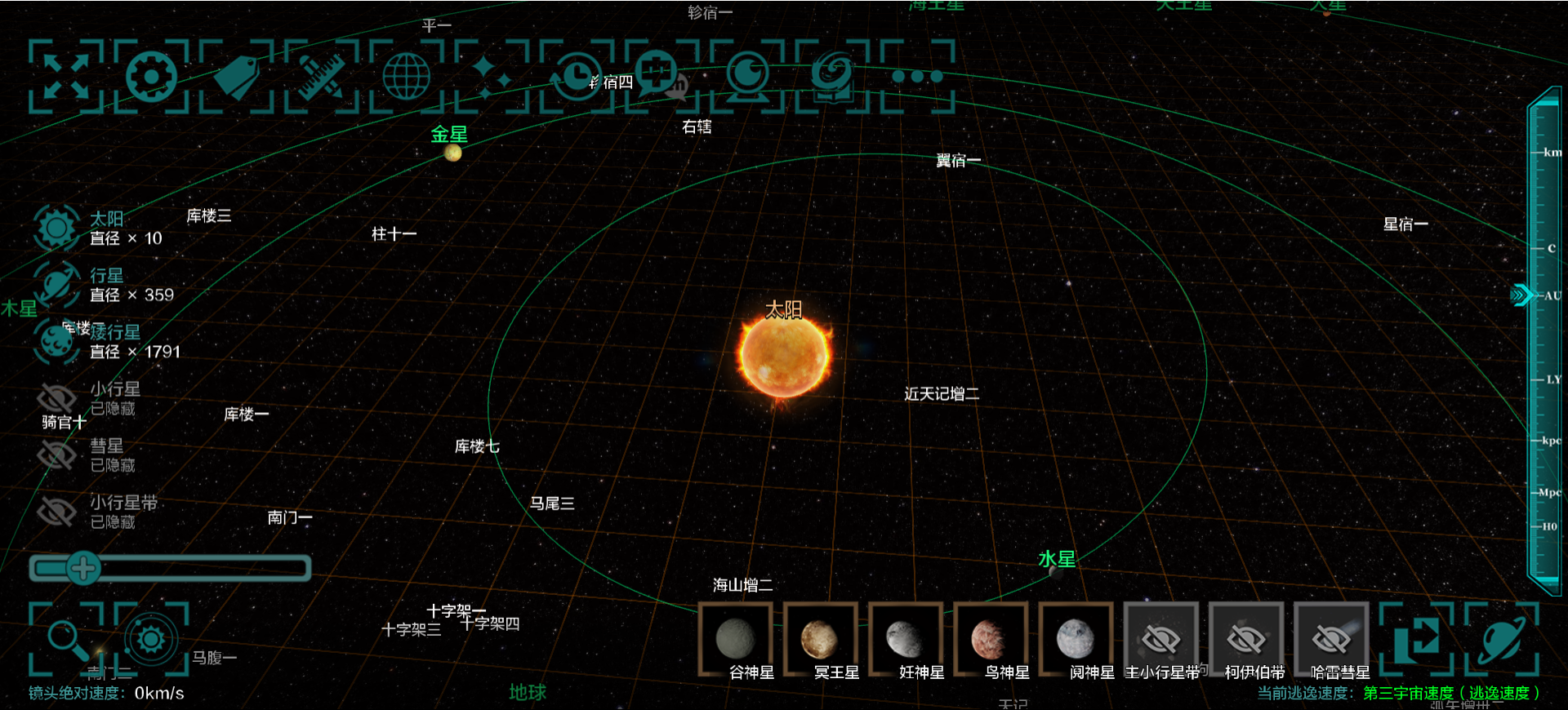Image resolution: width=1568 pixels, height=710 pixels.
Task: Click the add object plus icon
Action: (x=658, y=75)
